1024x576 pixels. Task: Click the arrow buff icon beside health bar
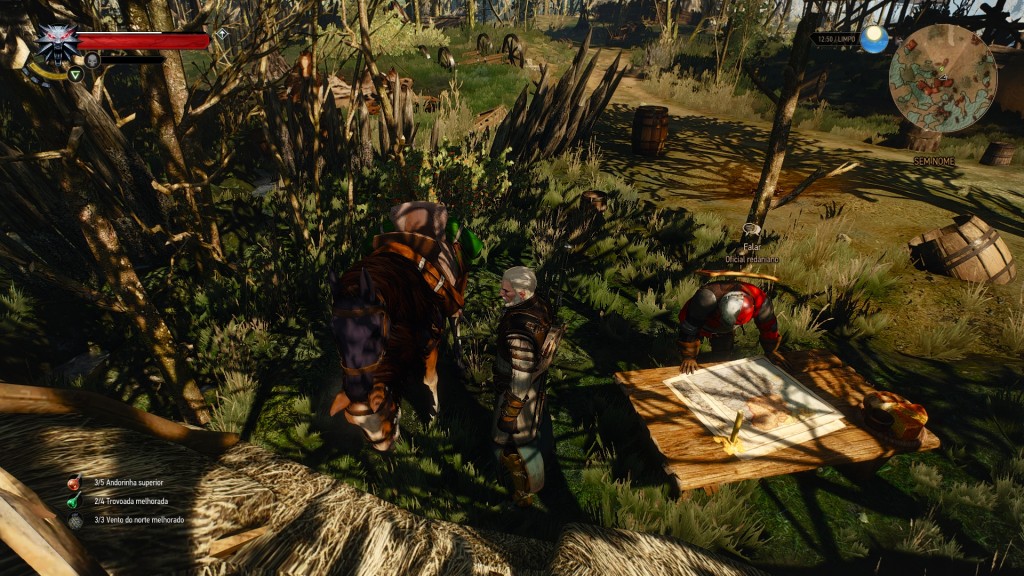222,34
